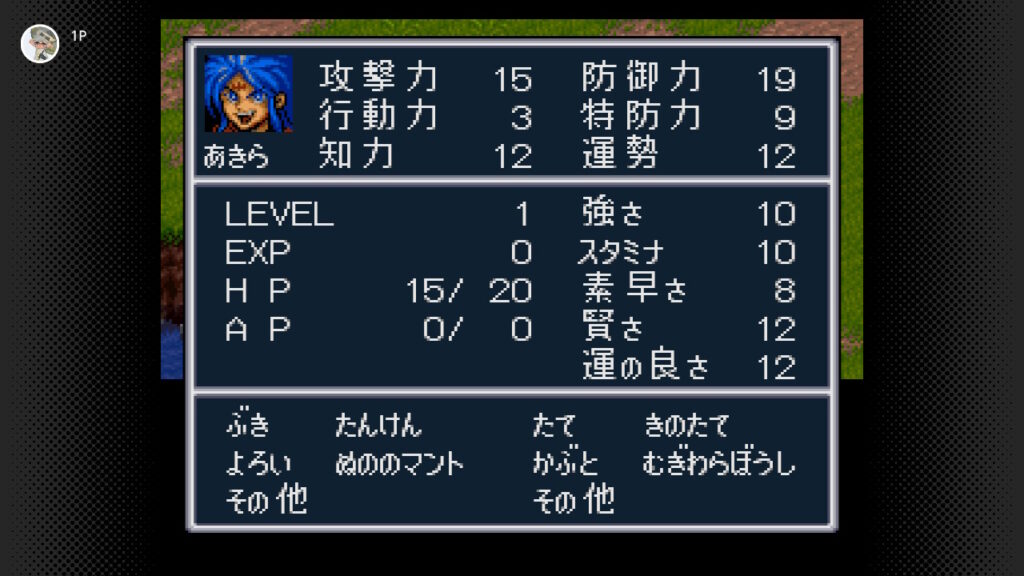Choose the ぬののマント armor entry
This screenshot has height=576, width=1024.
click(399, 463)
